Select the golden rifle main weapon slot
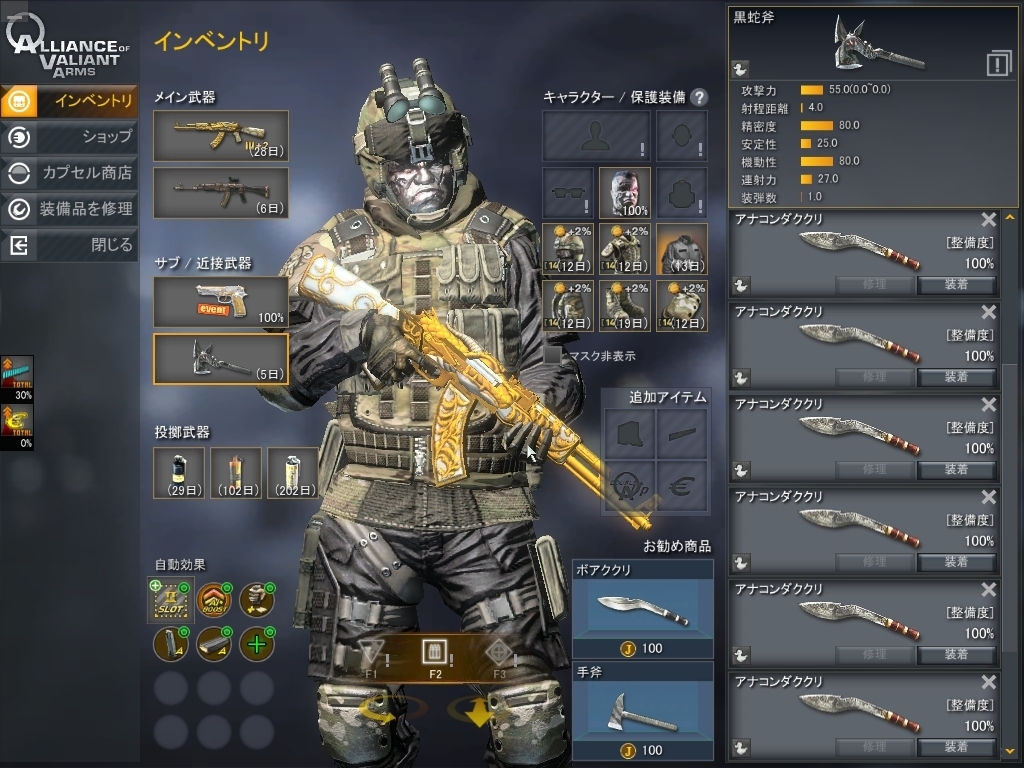Screen dimensions: 1024x768 click(221, 136)
